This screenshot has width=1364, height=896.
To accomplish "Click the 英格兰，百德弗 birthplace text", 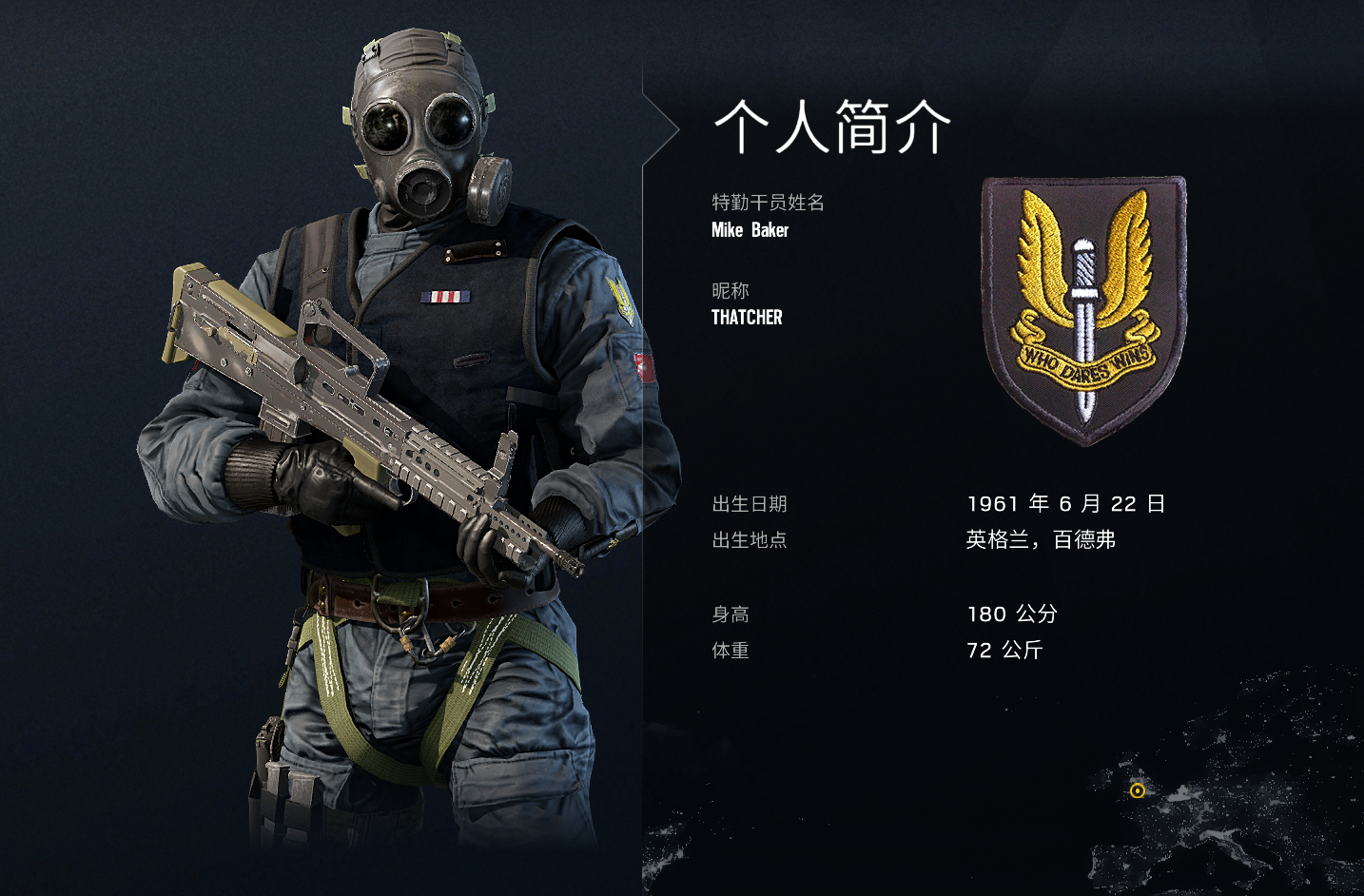I will coord(1042,539).
